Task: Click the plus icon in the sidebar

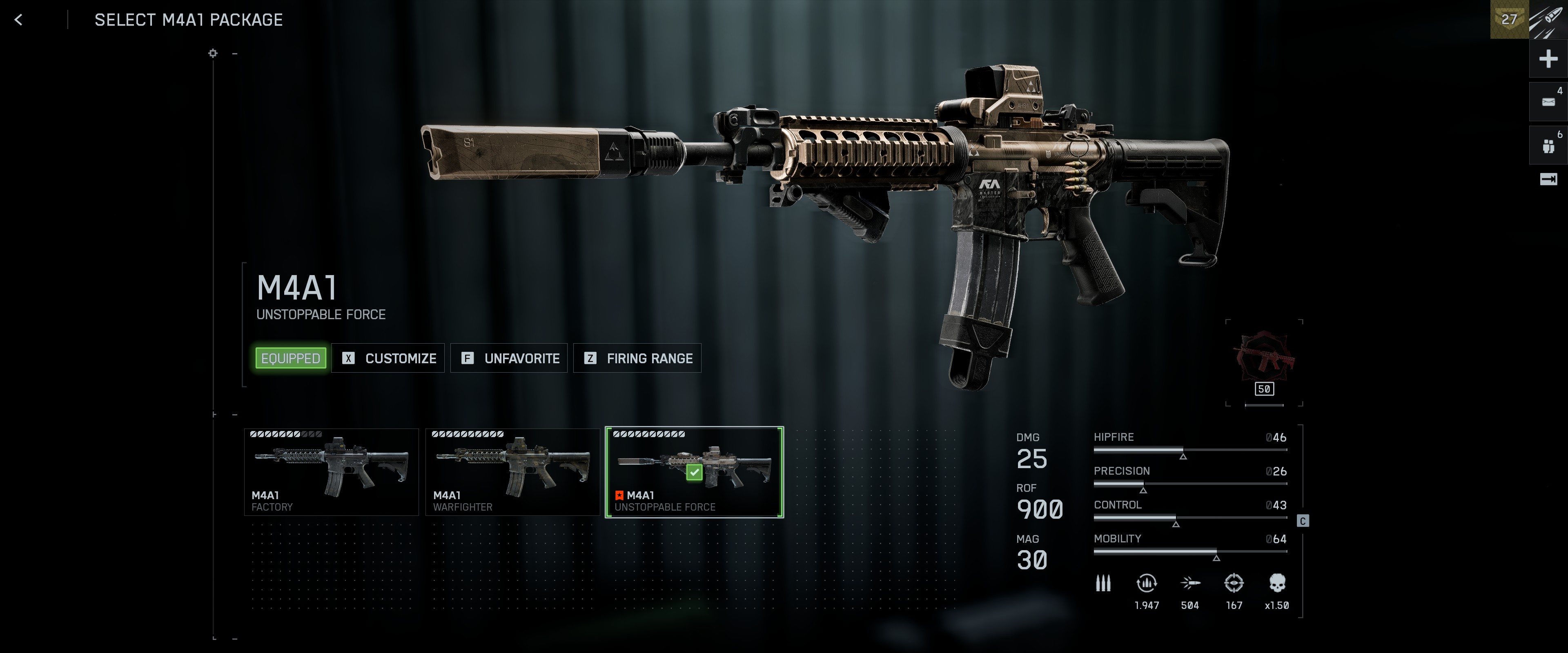Action: [1548, 59]
